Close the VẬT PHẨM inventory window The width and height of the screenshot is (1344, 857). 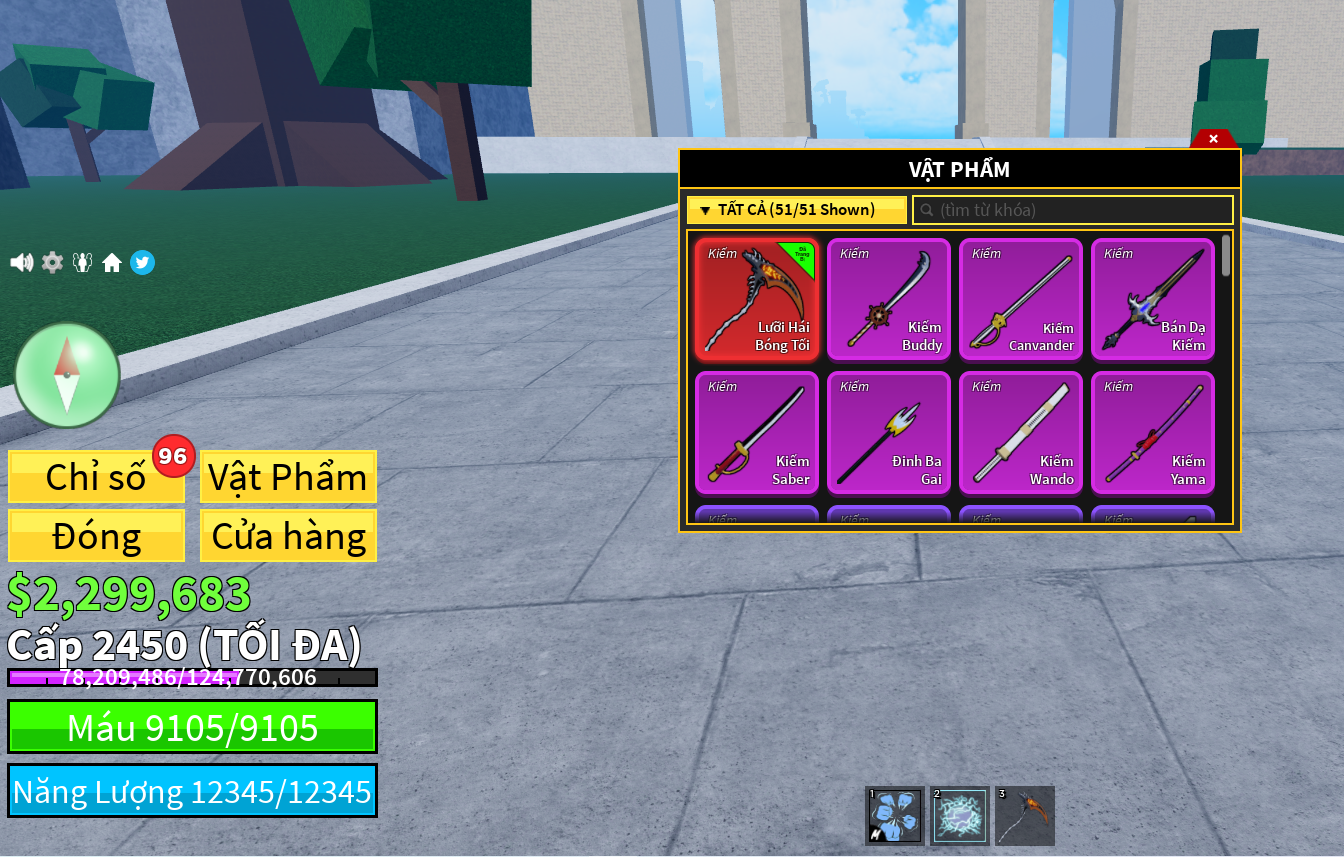point(1213,138)
